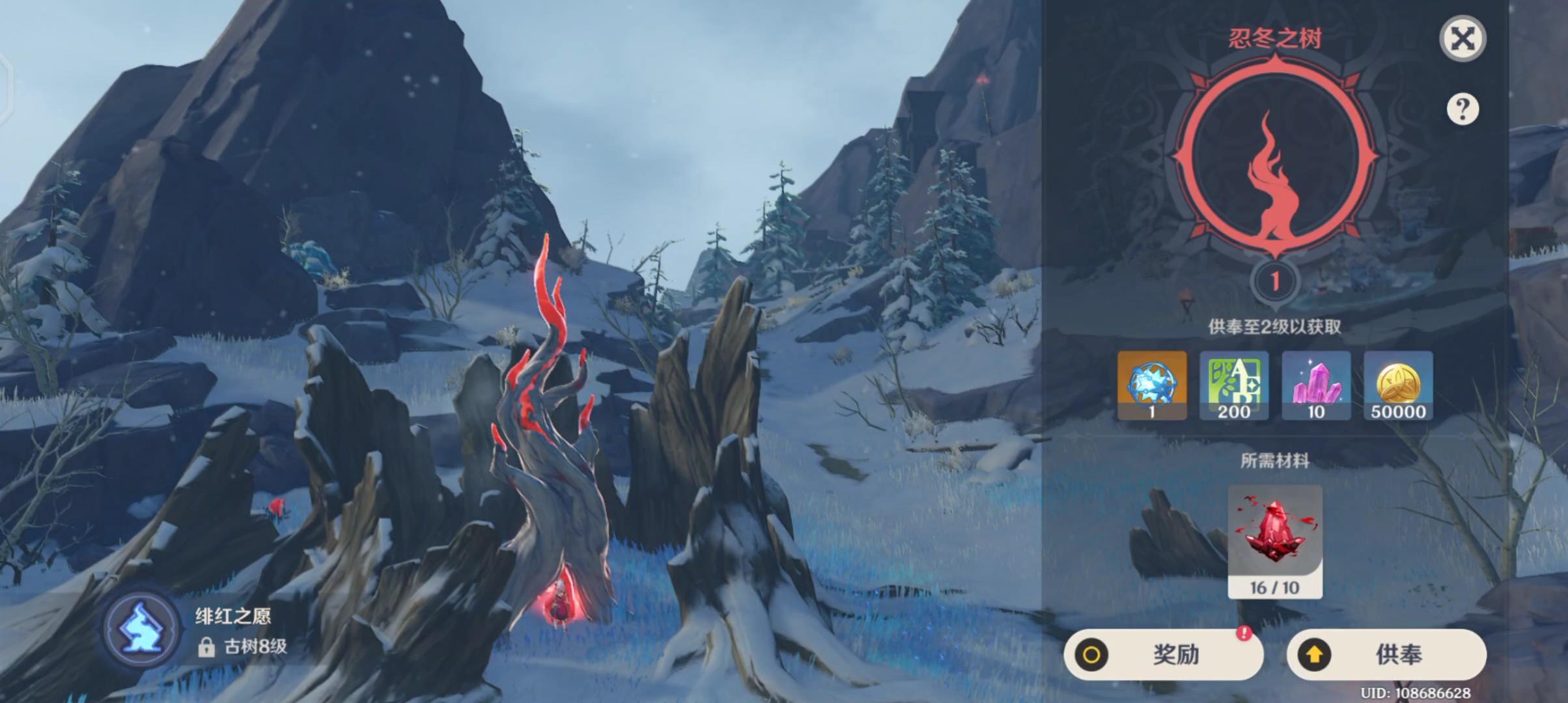Image resolution: width=1568 pixels, height=703 pixels.
Task: View the purple crystal reward item
Action: (x=1316, y=385)
